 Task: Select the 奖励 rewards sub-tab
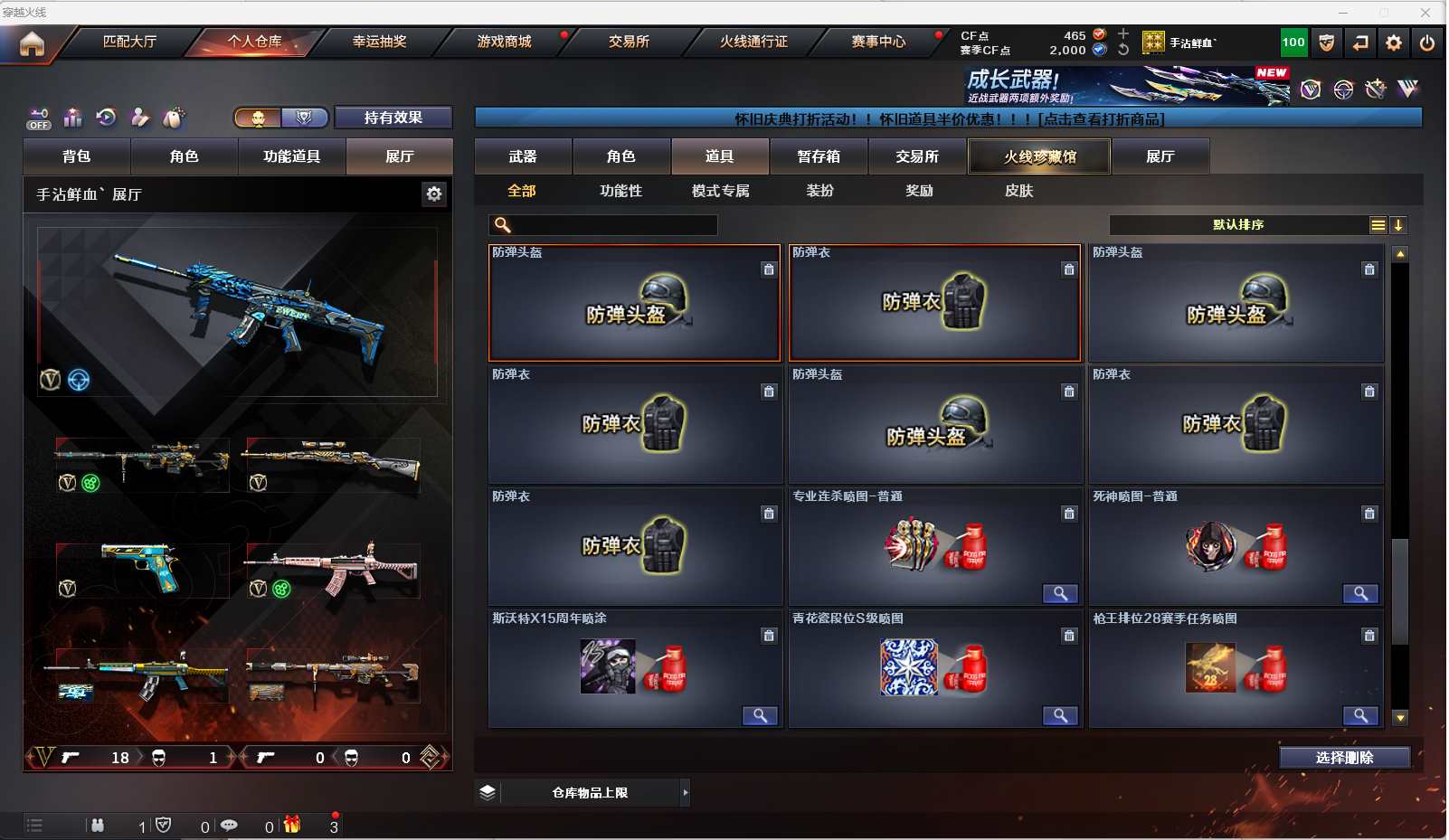(x=919, y=191)
